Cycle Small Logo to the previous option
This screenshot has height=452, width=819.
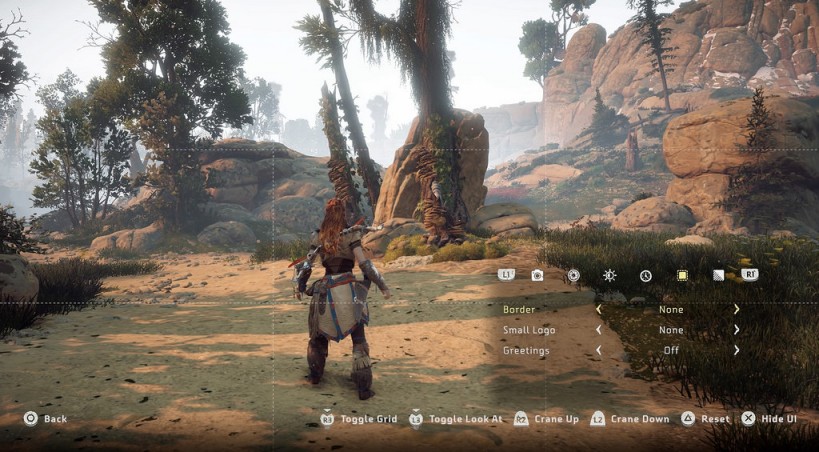tap(599, 330)
